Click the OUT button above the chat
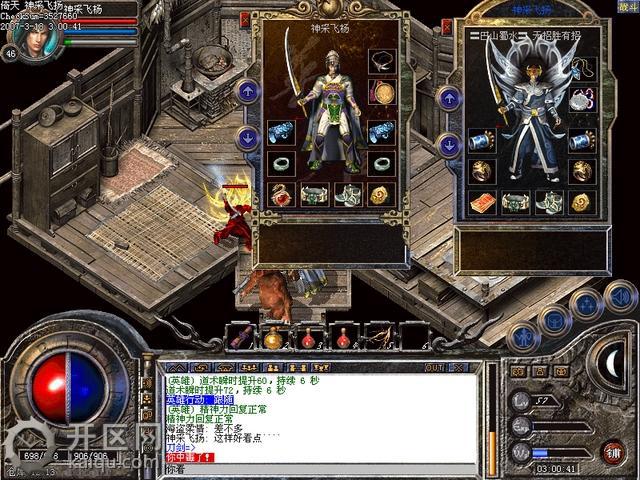The image size is (640, 480). coord(433,367)
